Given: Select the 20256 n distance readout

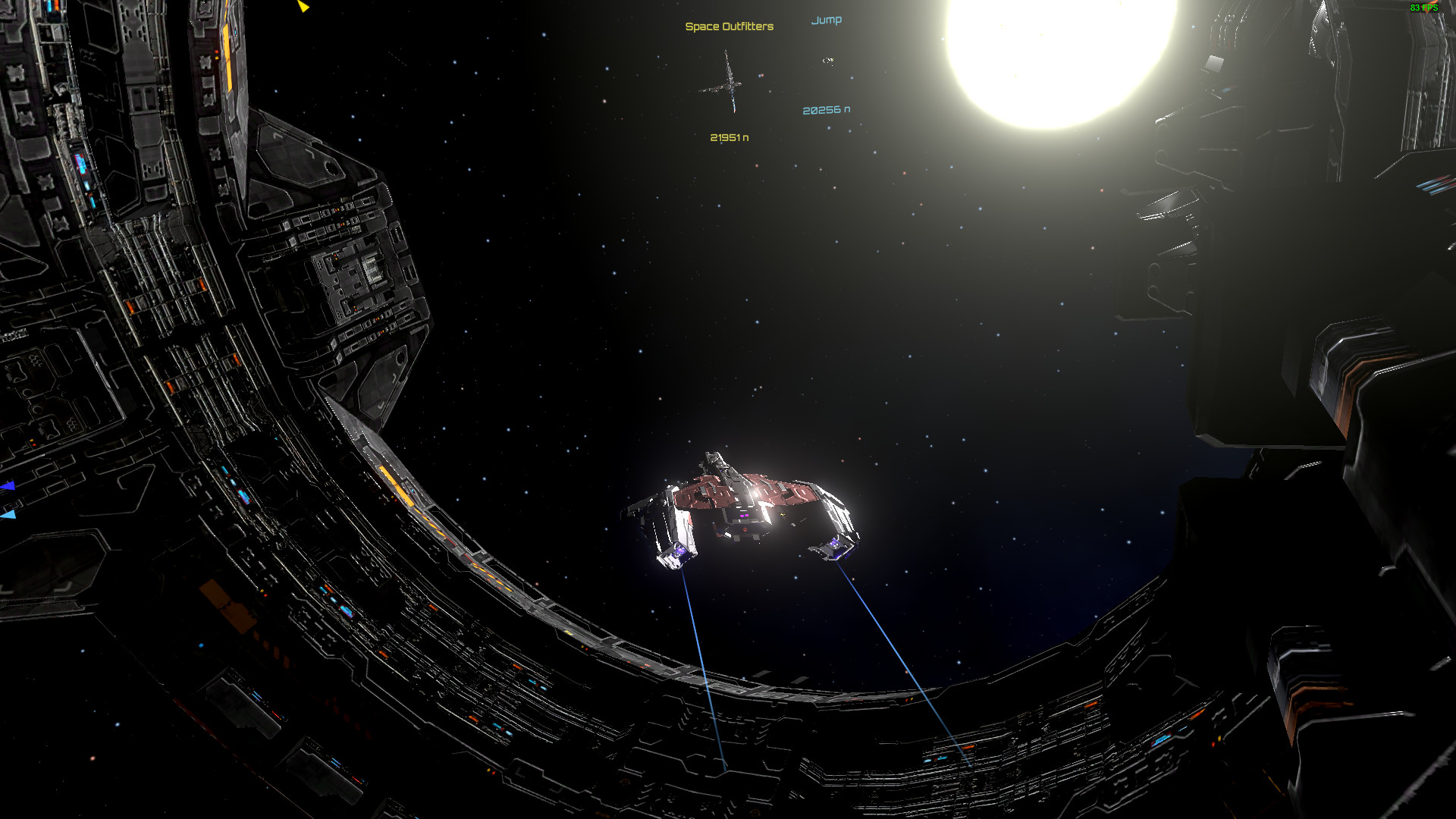Looking at the screenshot, I should 826,108.
